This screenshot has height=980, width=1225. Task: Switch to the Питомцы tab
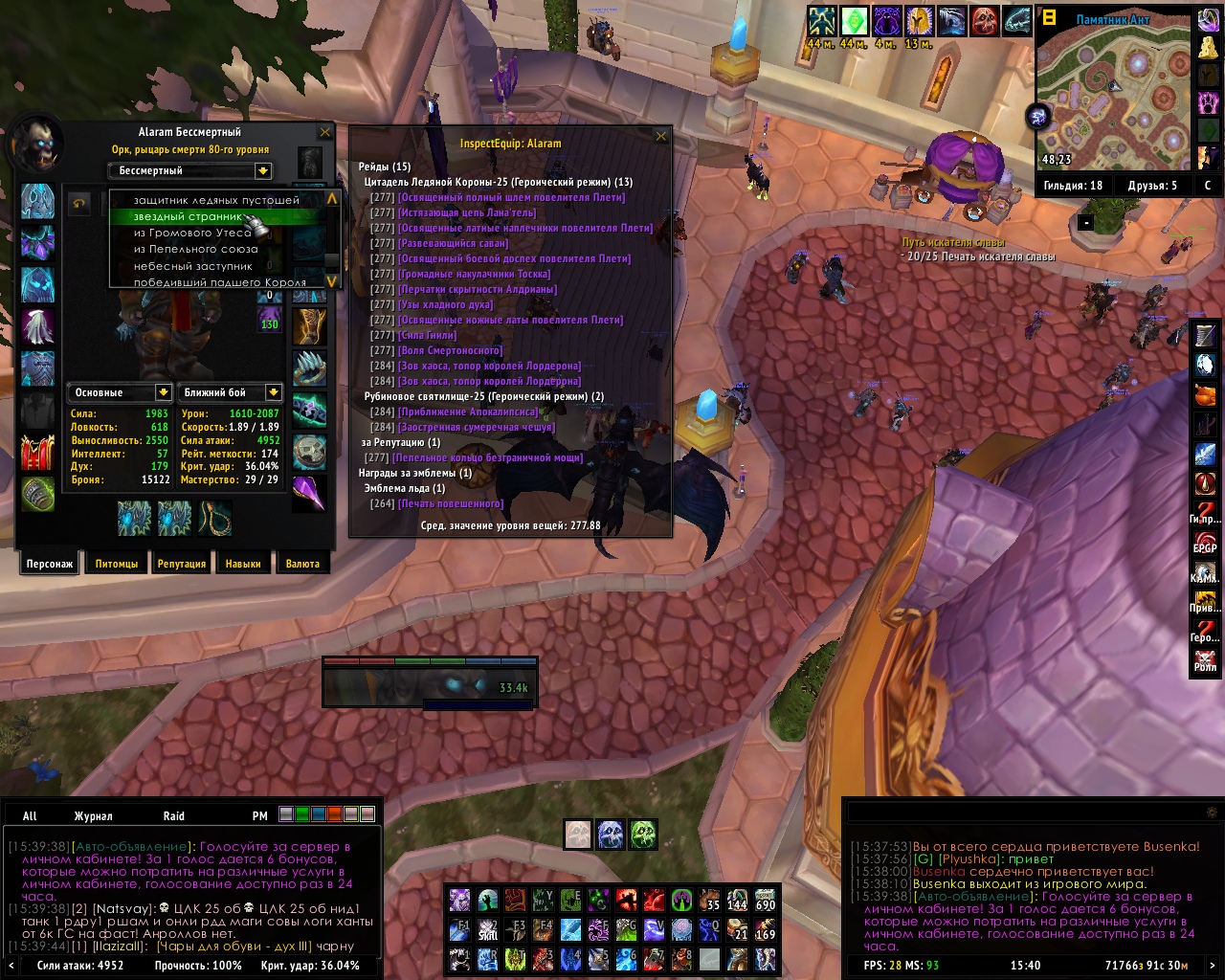coord(117,564)
